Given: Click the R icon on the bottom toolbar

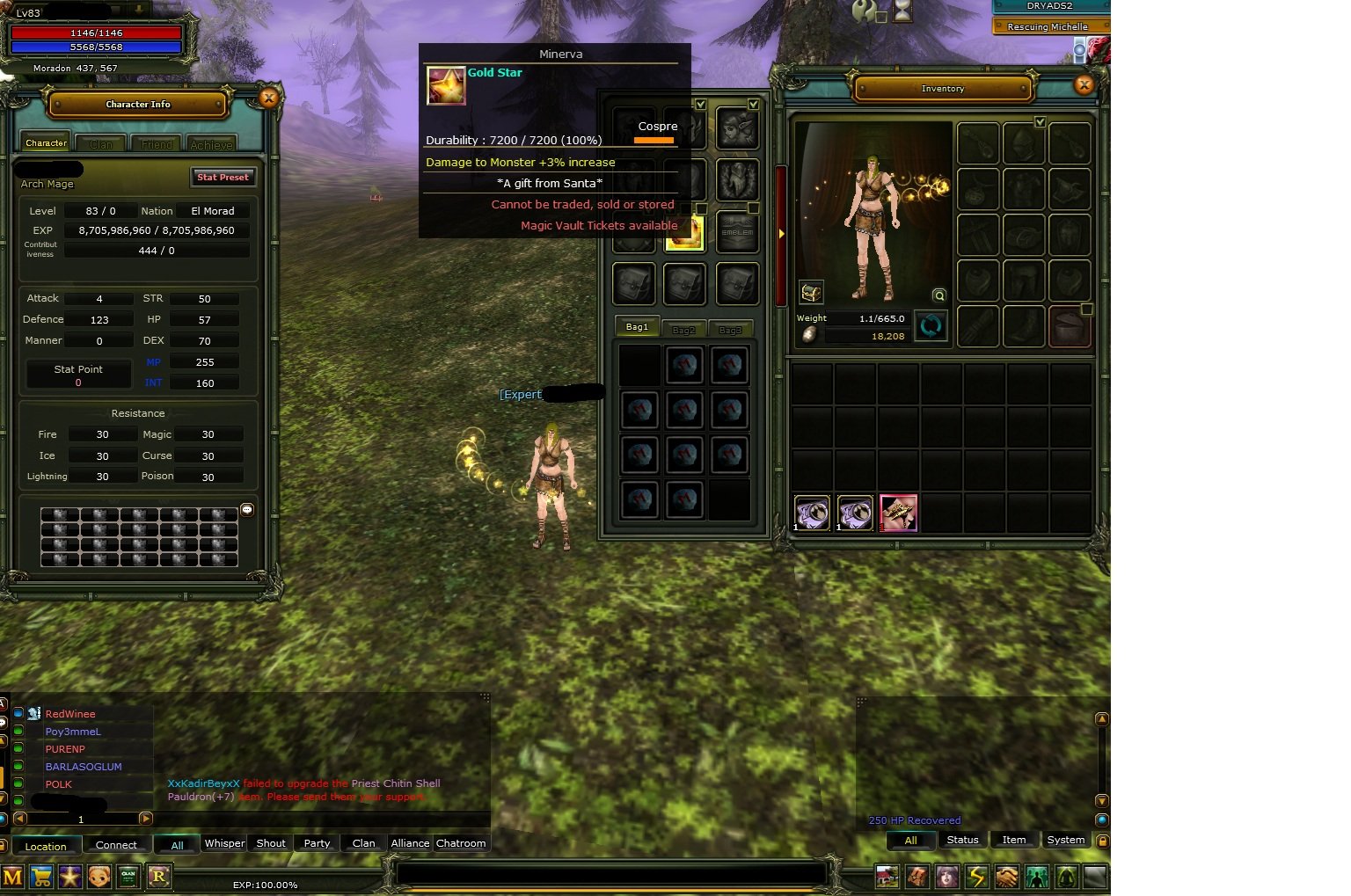Looking at the screenshot, I should click(159, 877).
